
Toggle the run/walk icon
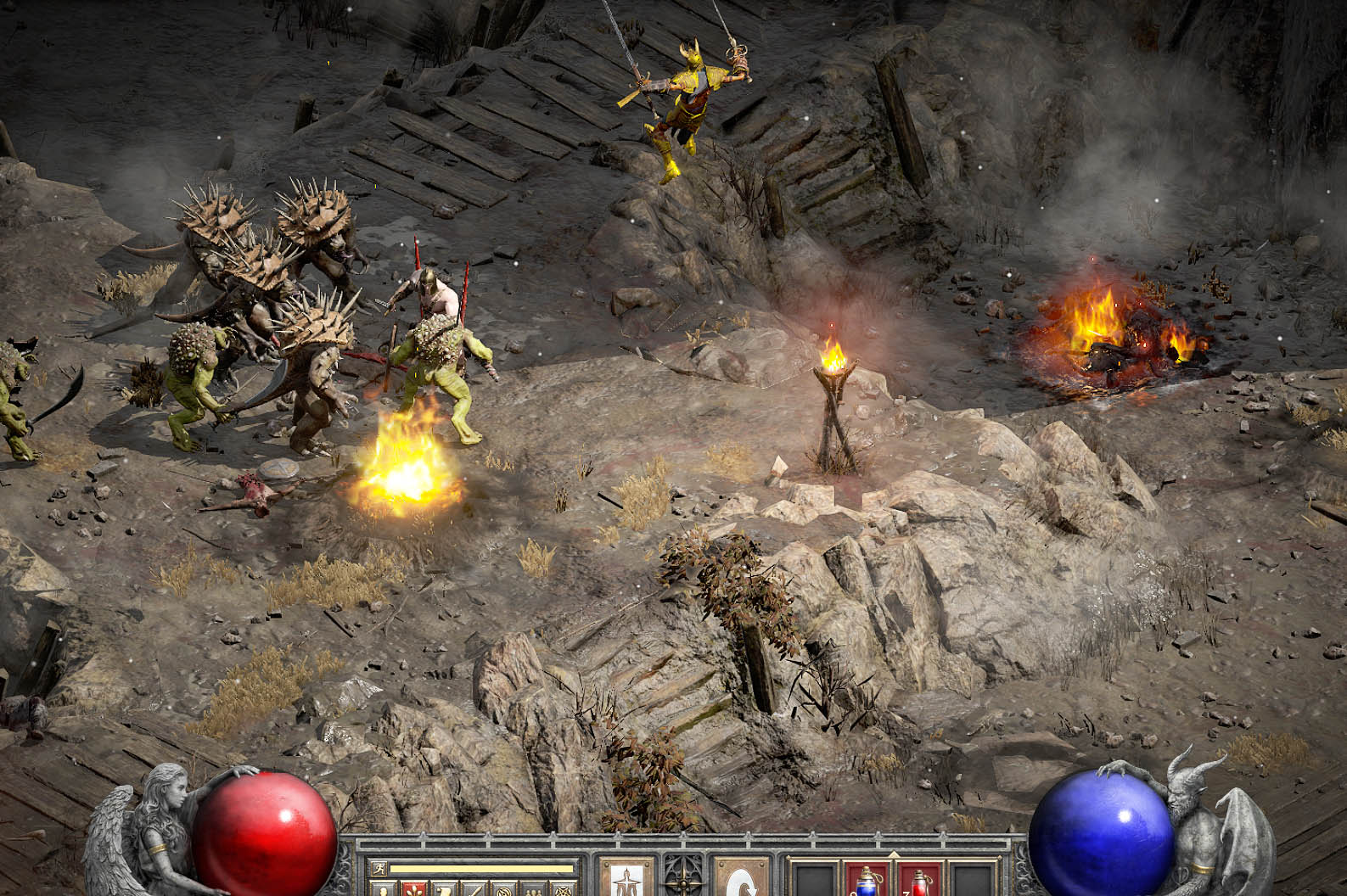coord(377,868)
